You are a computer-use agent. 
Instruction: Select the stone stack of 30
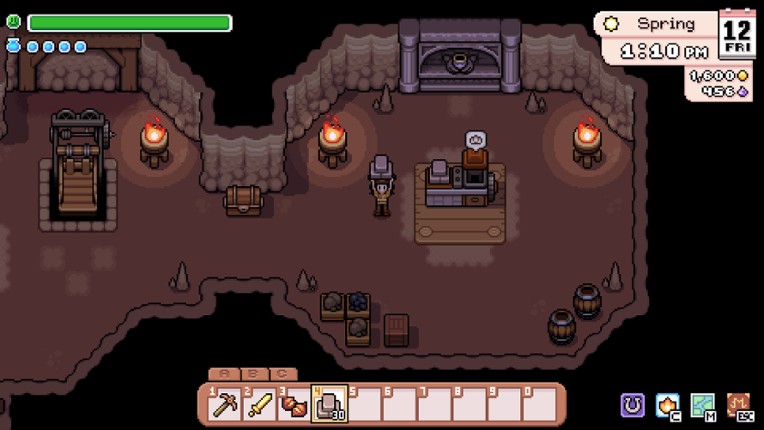tap(328, 405)
